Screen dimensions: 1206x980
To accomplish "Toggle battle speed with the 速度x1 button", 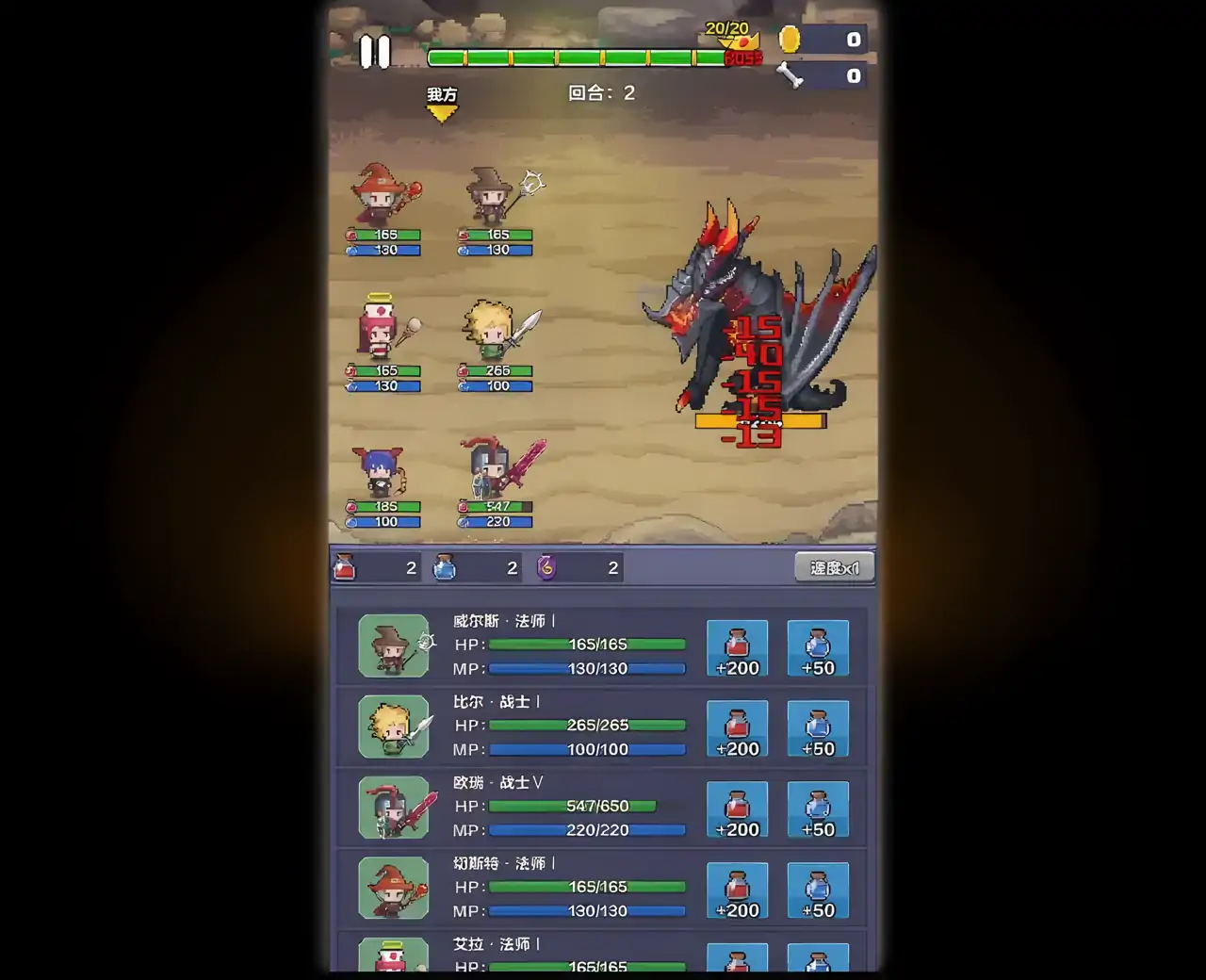I will pyautogui.click(x=834, y=566).
